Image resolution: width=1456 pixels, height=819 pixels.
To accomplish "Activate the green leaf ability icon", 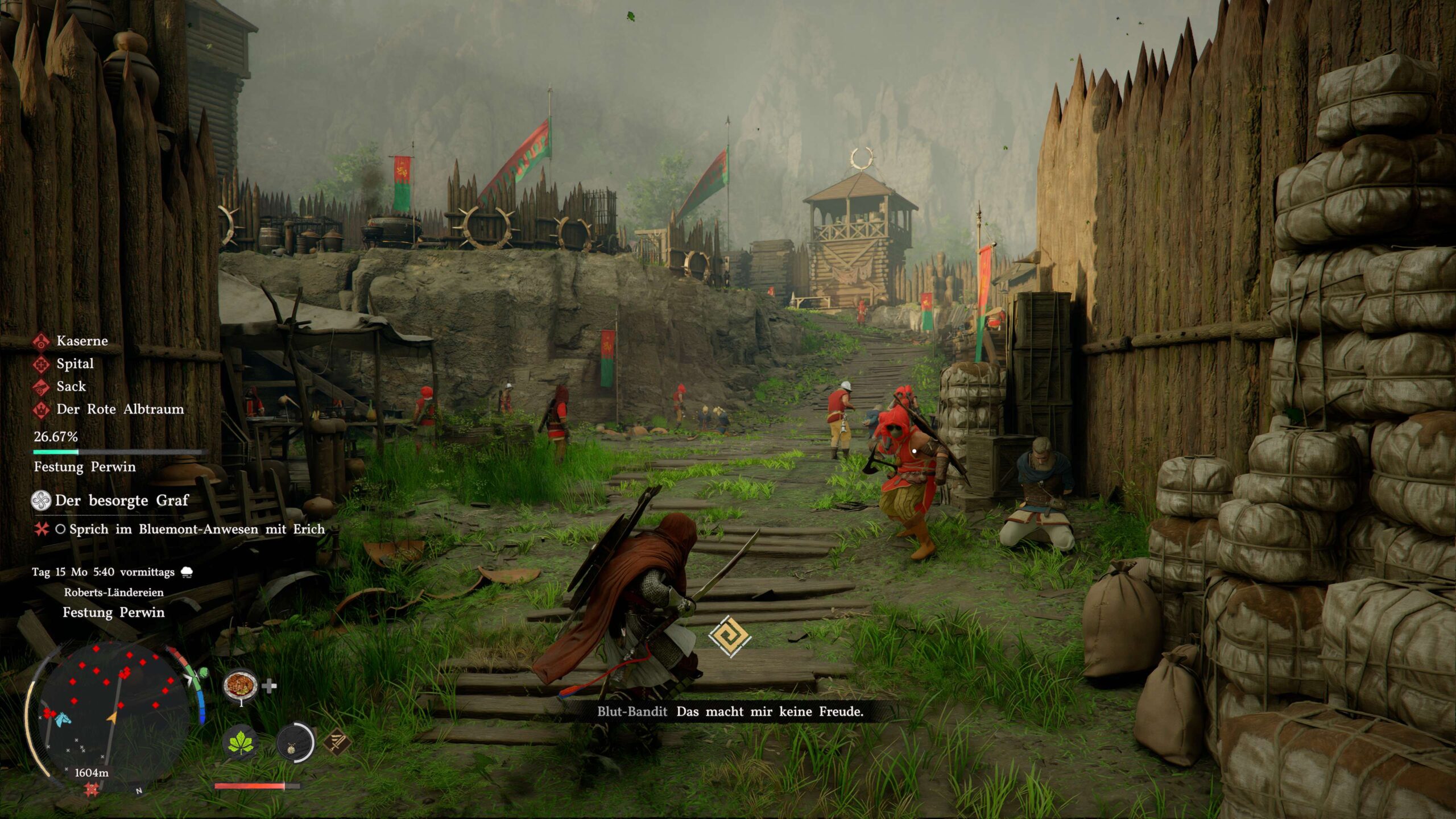I will click(x=241, y=743).
